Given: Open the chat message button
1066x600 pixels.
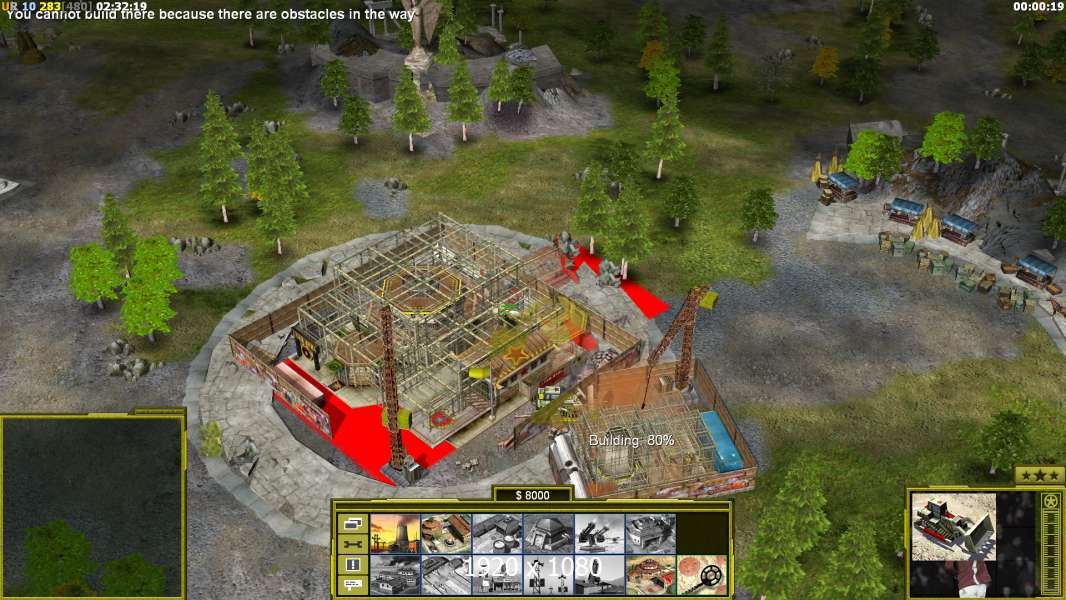Looking at the screenshot, I should pos(352,585).
